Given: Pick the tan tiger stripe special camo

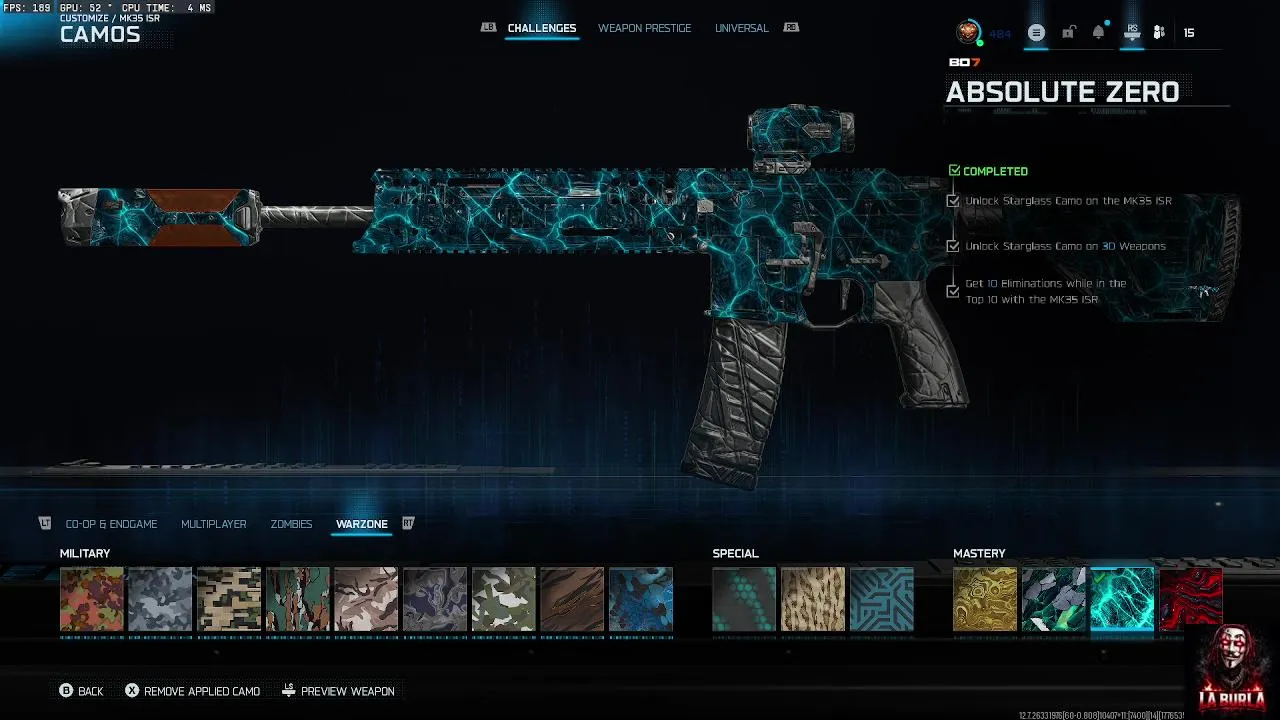Looking at the screenshot, I should (812, 600).
